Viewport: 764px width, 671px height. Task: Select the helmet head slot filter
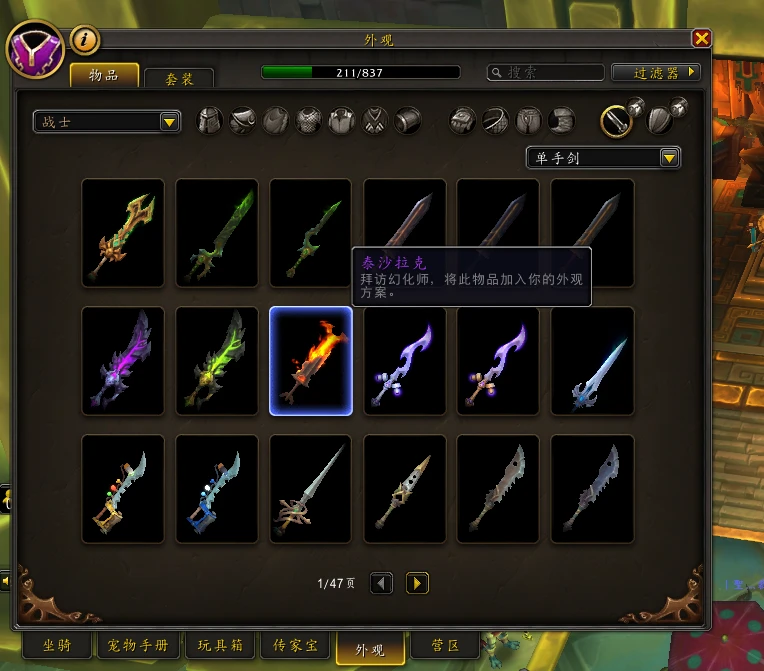point(210,121)
